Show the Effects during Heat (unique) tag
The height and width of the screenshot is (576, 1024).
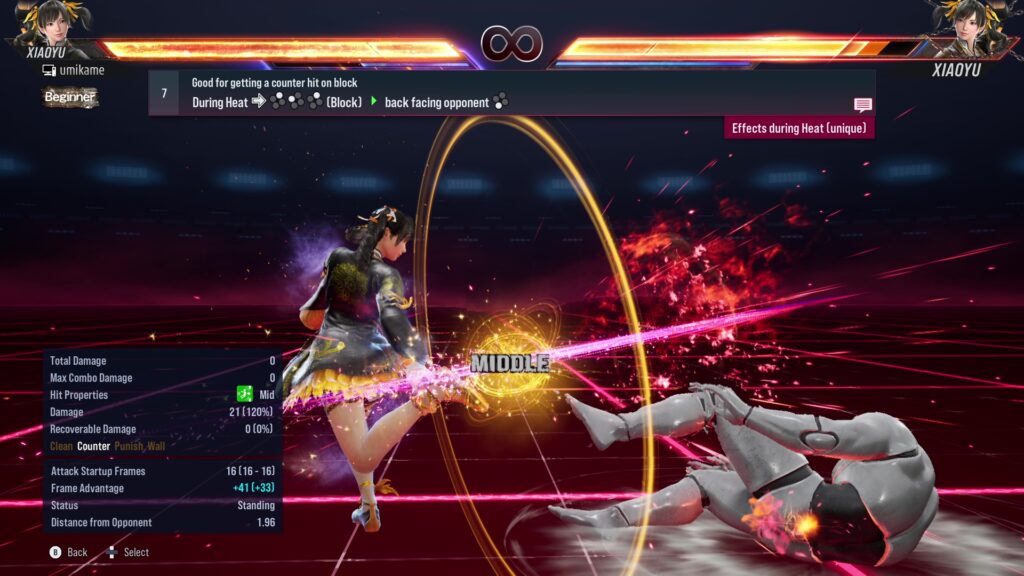(x=799, y=128)
